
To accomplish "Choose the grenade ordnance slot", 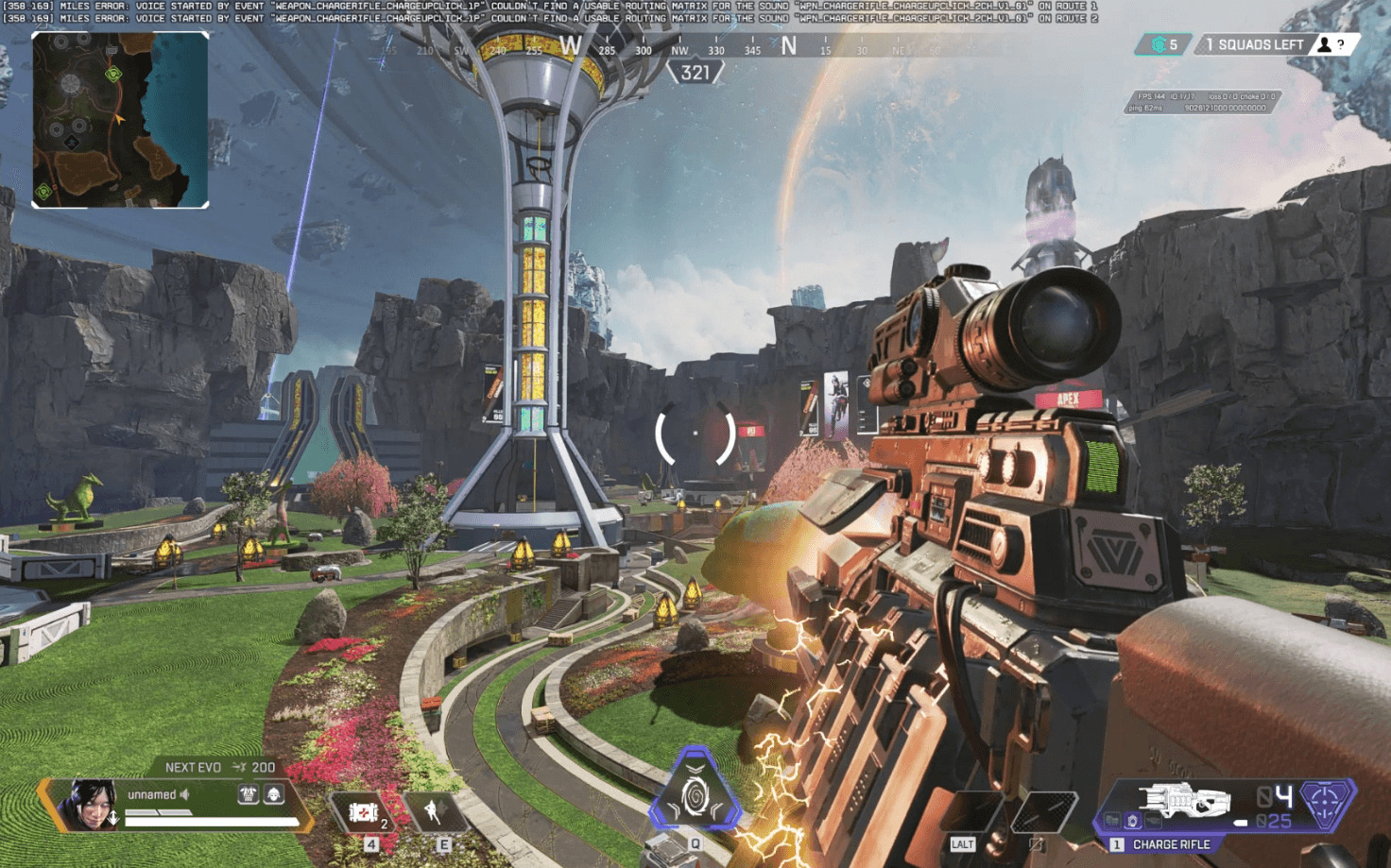I will pyautogui.click(x=1041, y=811).
